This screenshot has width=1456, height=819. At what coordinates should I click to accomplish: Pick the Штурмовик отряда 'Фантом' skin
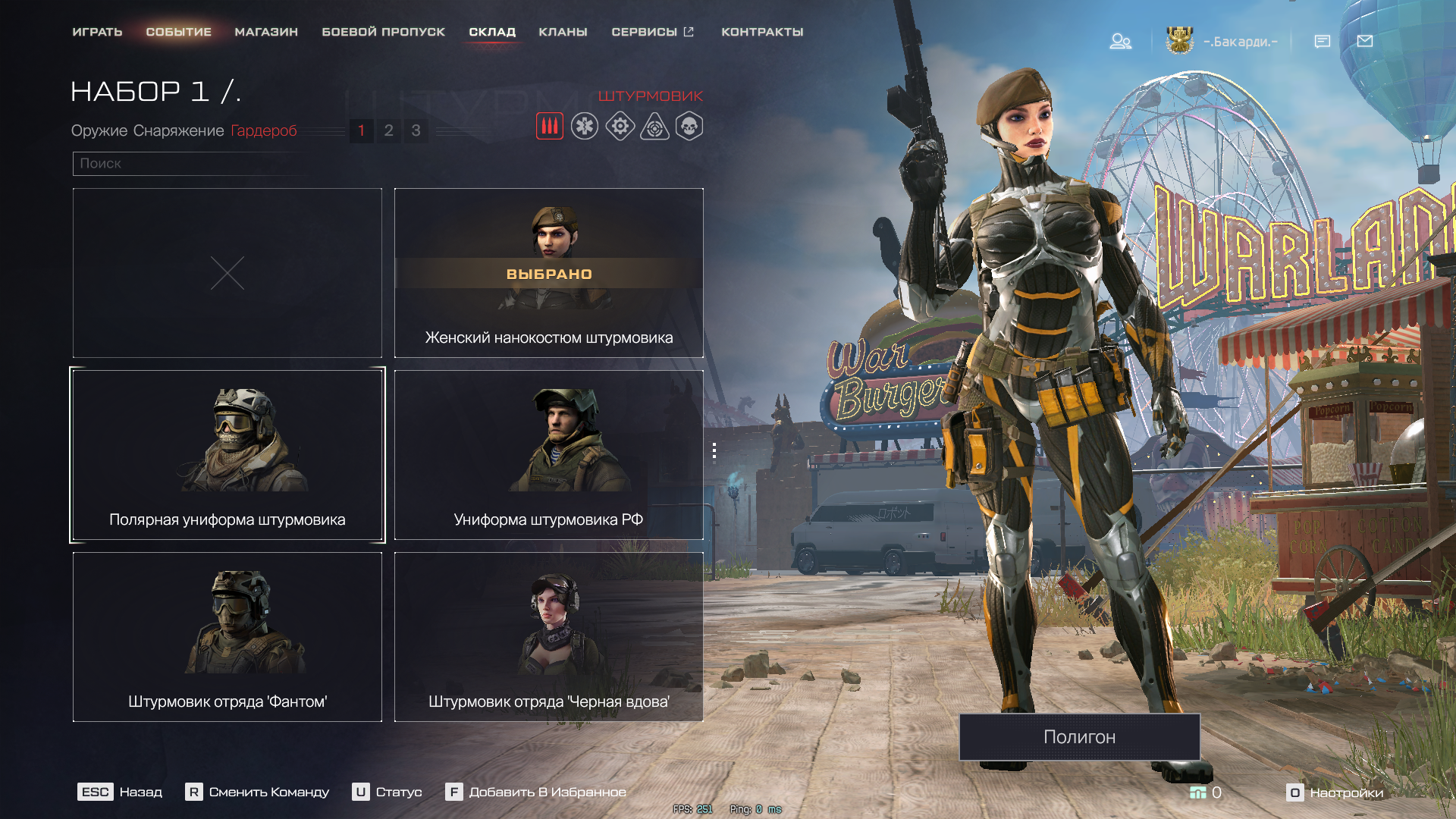[x=227, y=637]
